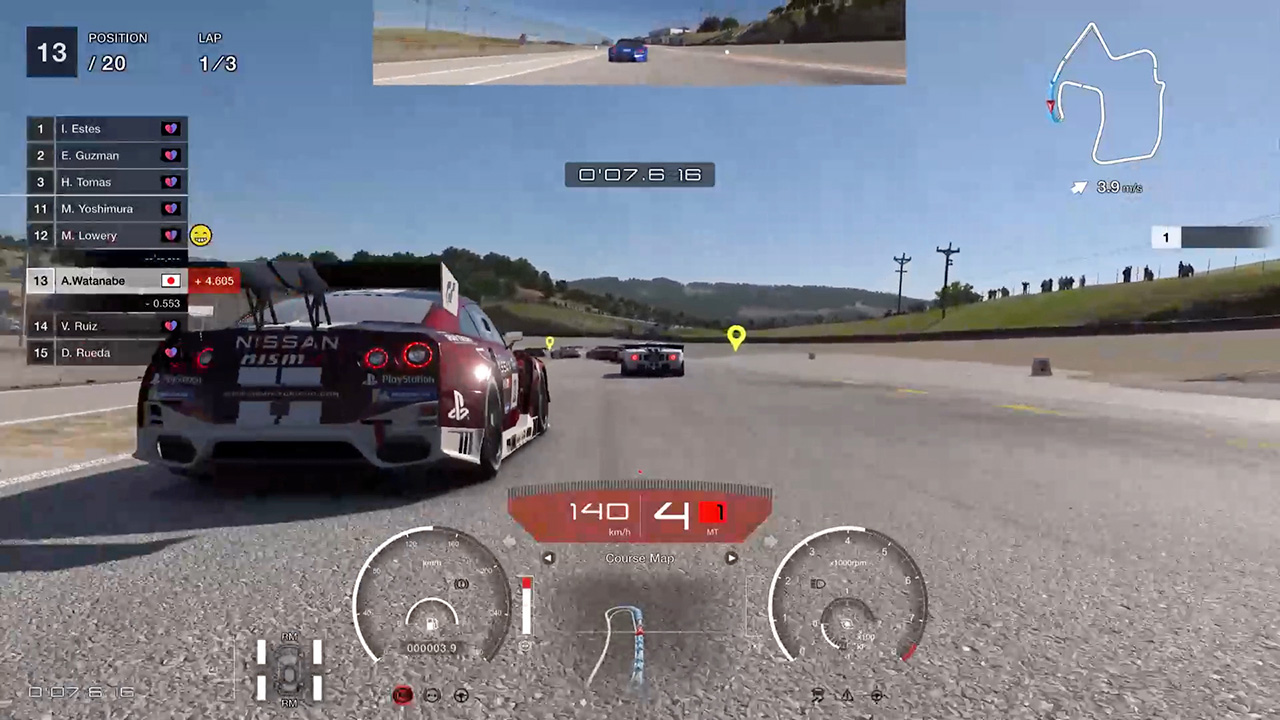
Task: Choose V. Ruiz in the leaderboard
Action: click(x=106, y=326)
